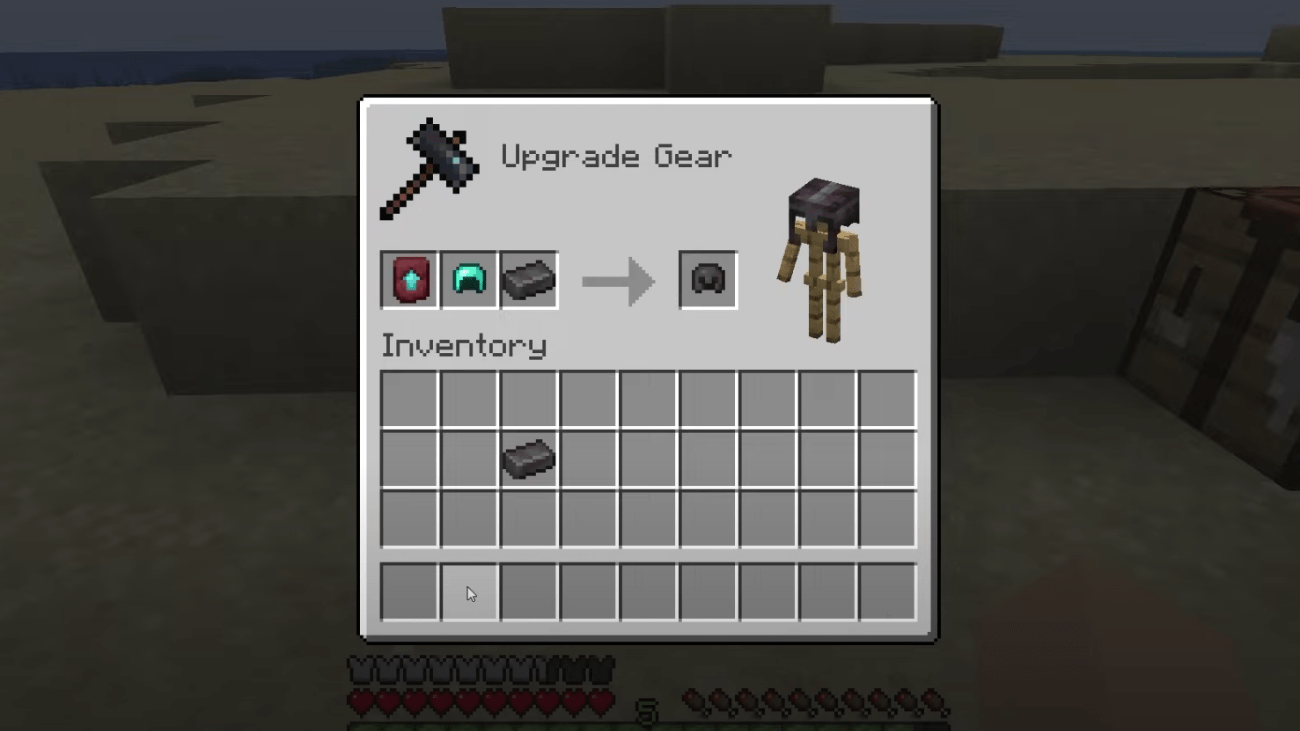Click the Inventory label text
The width and height of the screenshot is (1300, 731).
(x=463, y=345)
